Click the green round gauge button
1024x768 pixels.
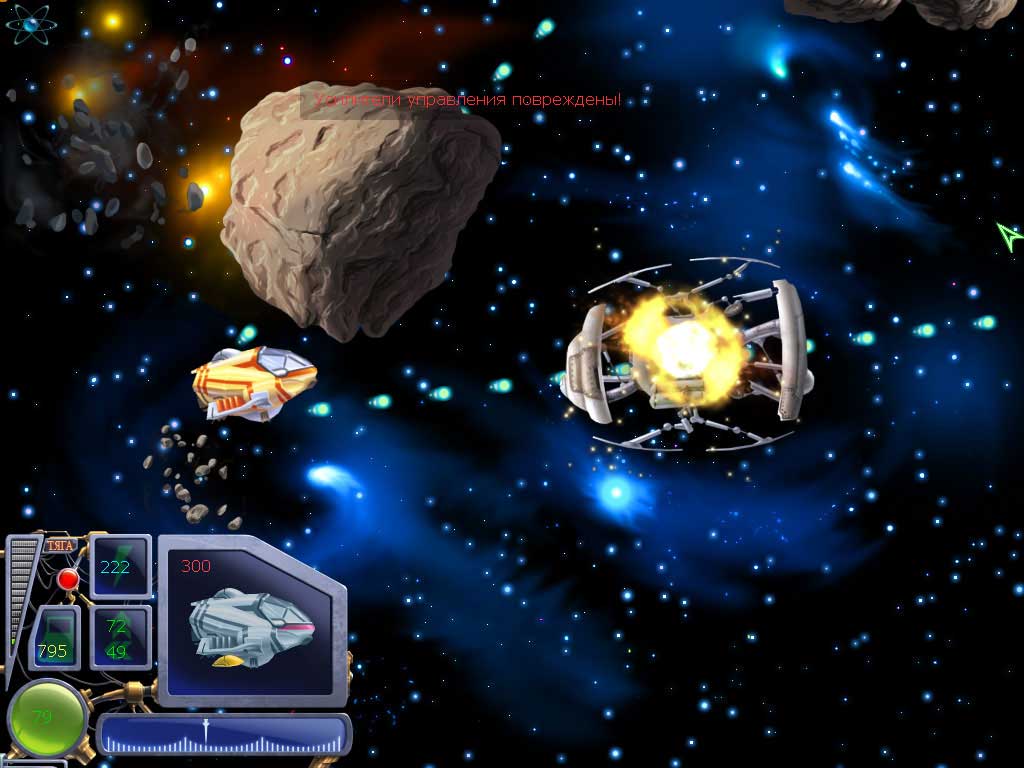coord(46,718)
